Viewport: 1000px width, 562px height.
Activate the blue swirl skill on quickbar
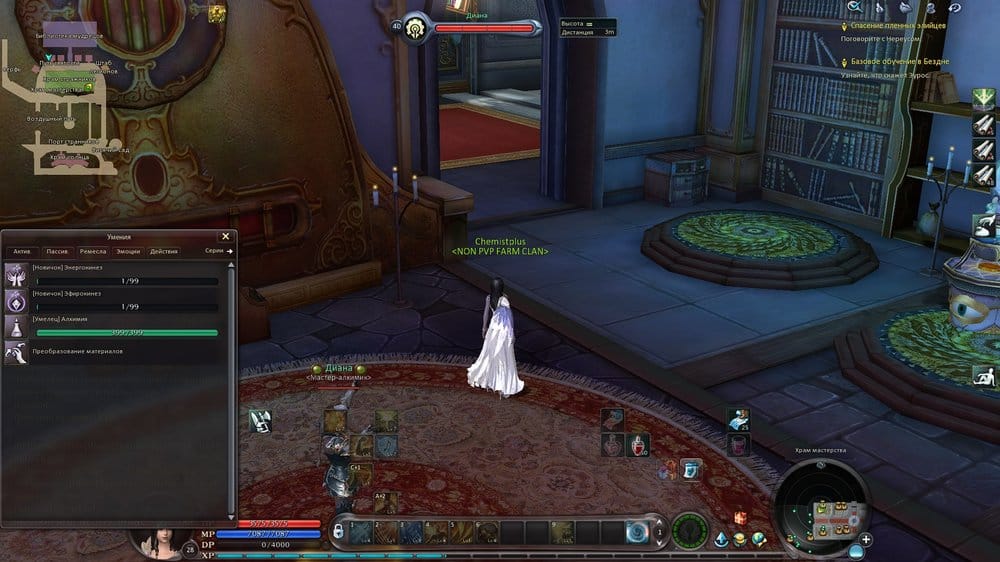click(640, 531)
